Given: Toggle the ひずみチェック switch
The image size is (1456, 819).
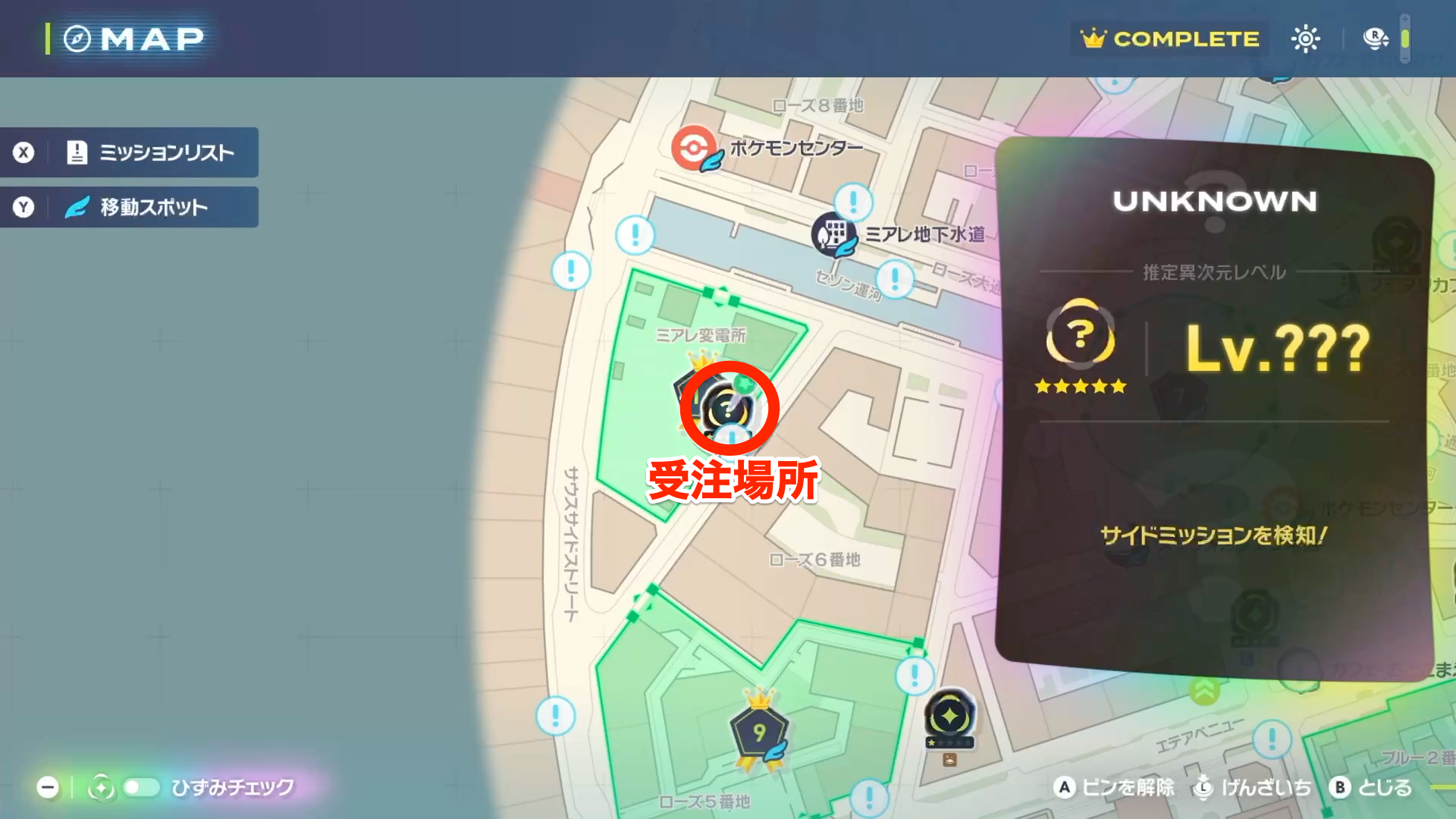Looking at the screenshot, I should [x=140, y=788].
